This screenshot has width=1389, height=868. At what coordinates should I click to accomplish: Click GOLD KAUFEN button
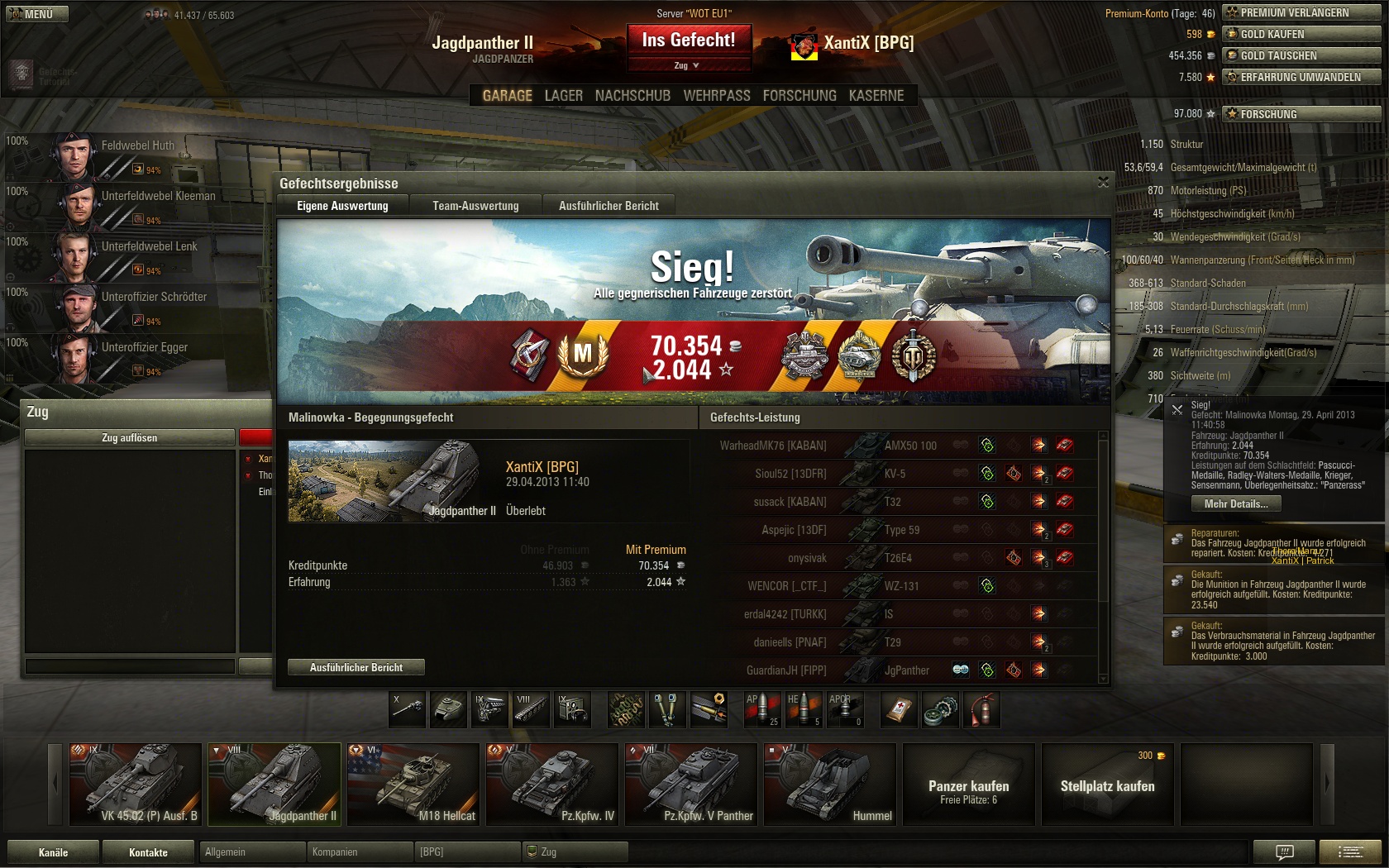click(x=1301, y=34)
